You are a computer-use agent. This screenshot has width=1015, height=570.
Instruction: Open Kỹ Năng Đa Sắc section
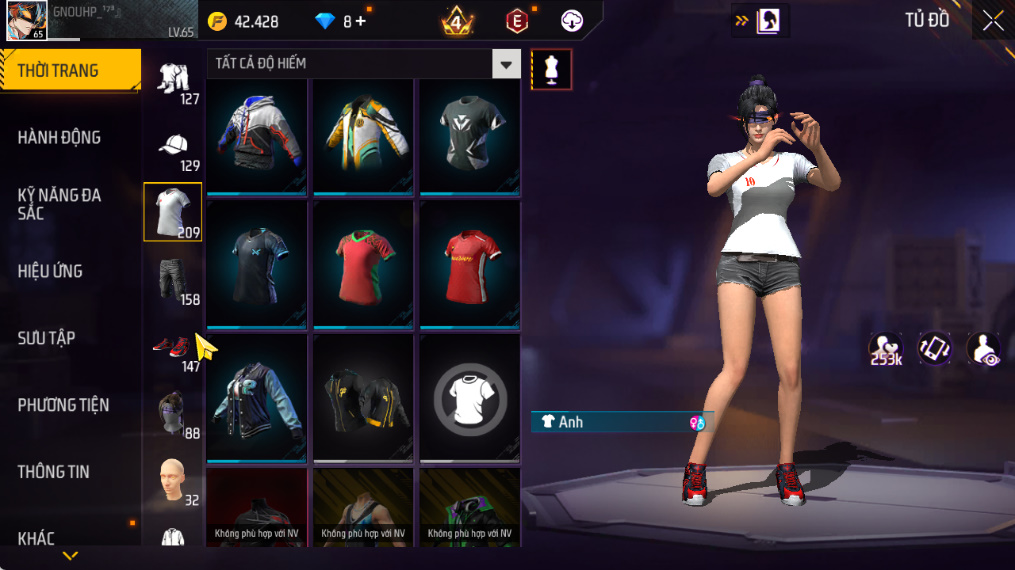60,204
